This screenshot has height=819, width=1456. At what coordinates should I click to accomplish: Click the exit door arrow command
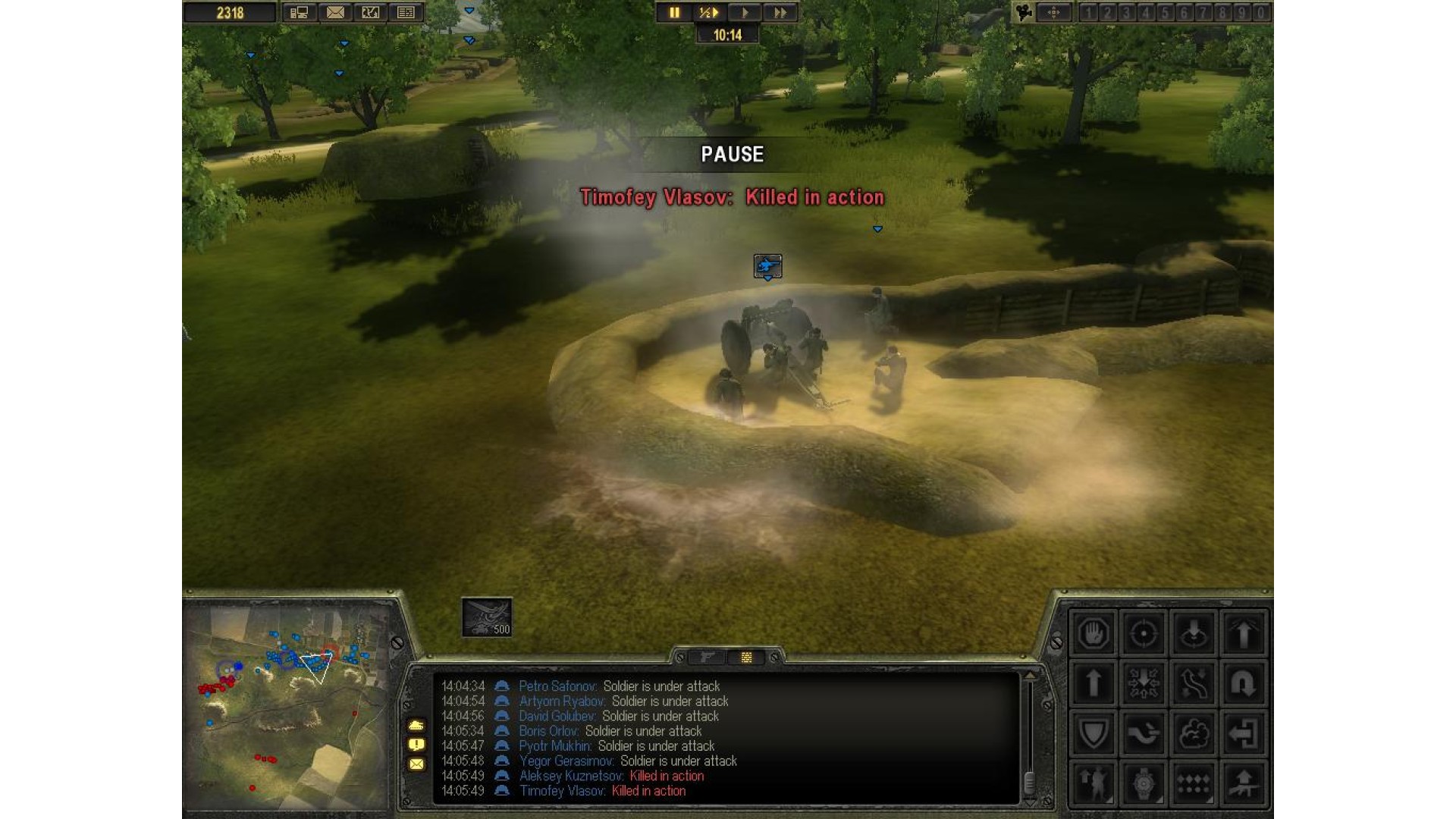click(1243, 733)
